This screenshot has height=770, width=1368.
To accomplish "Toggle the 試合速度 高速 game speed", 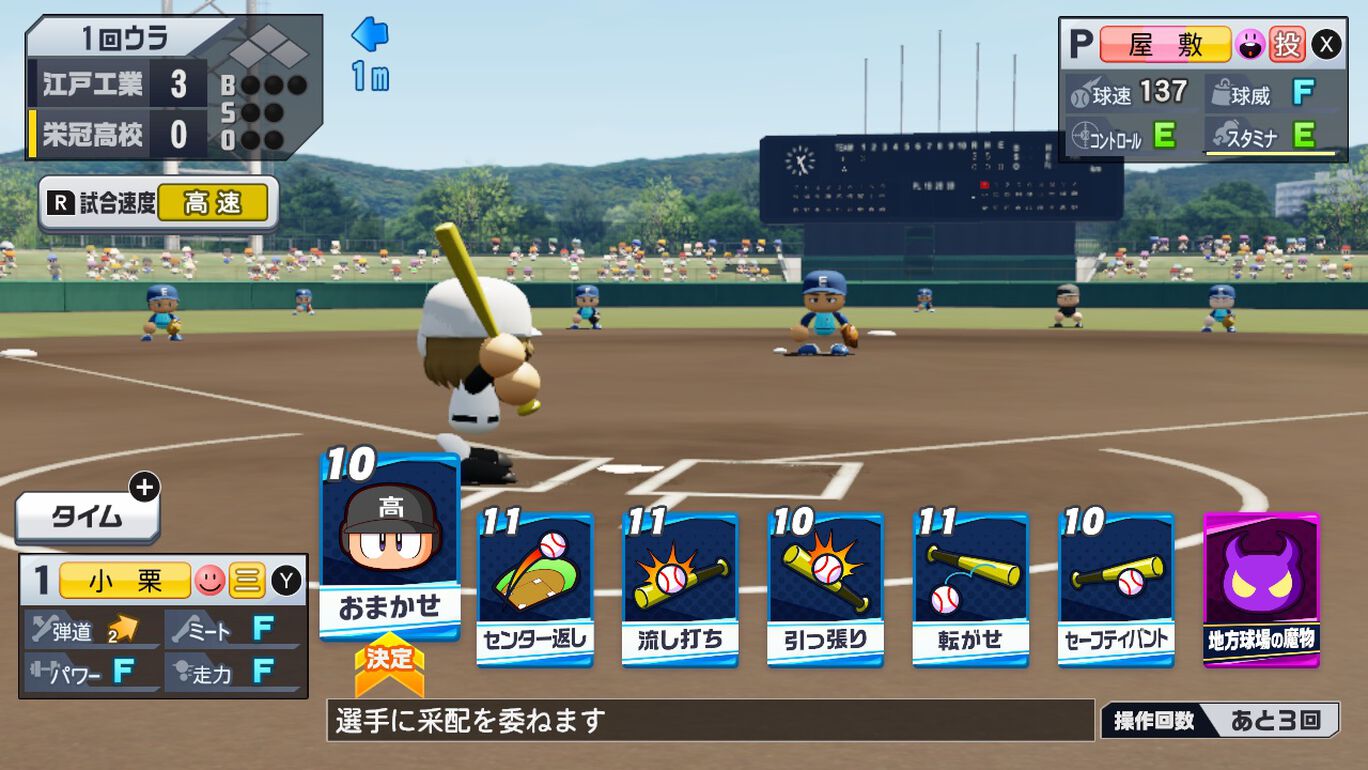I will click(158, 204).
